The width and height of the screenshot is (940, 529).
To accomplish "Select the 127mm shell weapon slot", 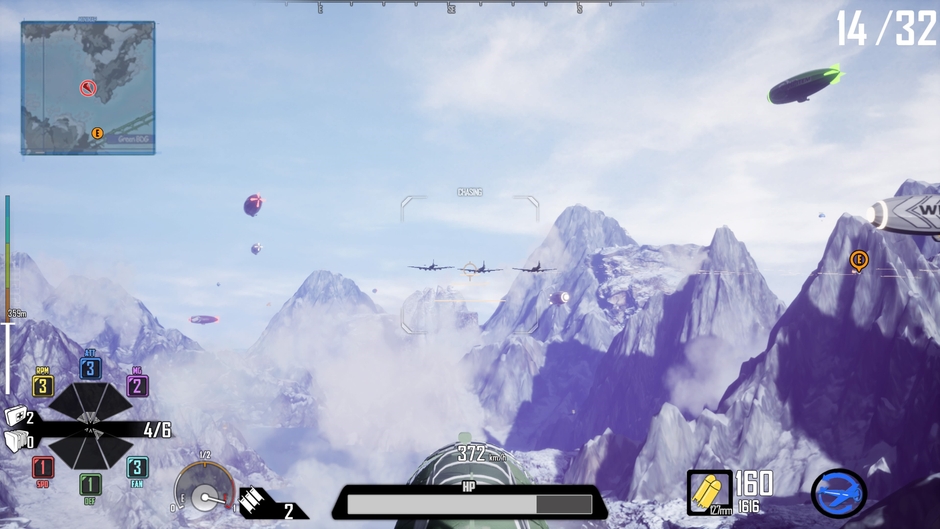I will coord(709,492).
